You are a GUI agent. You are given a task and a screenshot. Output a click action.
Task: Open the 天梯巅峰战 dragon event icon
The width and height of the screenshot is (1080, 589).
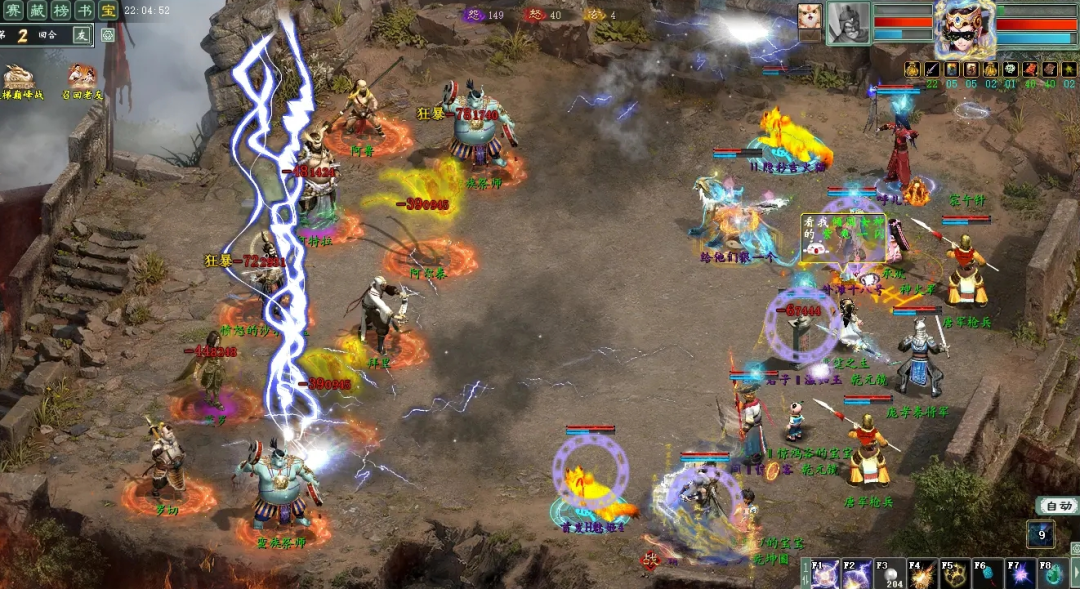pyautogui.click(x=18, y=78)
